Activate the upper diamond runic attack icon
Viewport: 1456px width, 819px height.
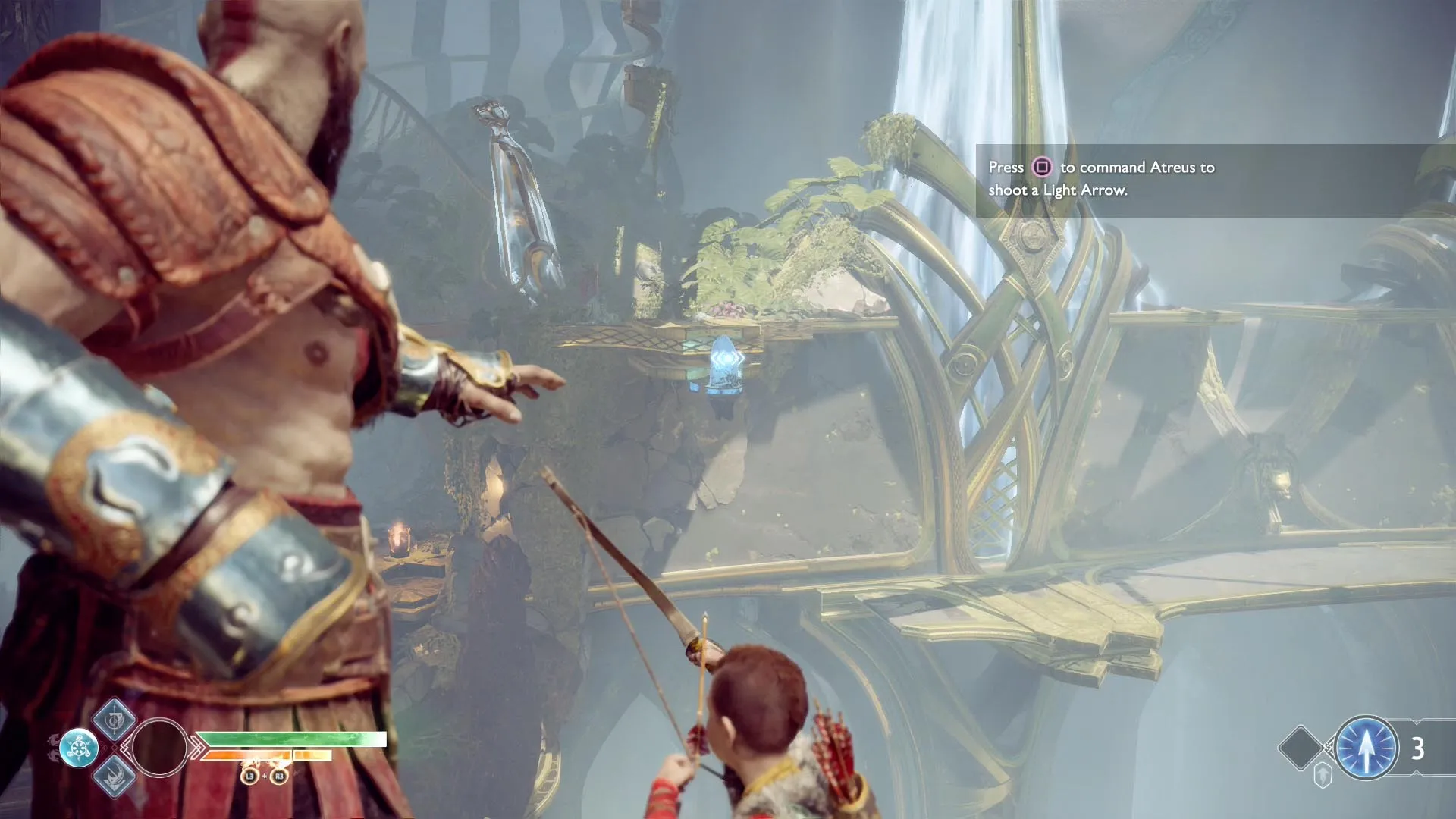115,720
